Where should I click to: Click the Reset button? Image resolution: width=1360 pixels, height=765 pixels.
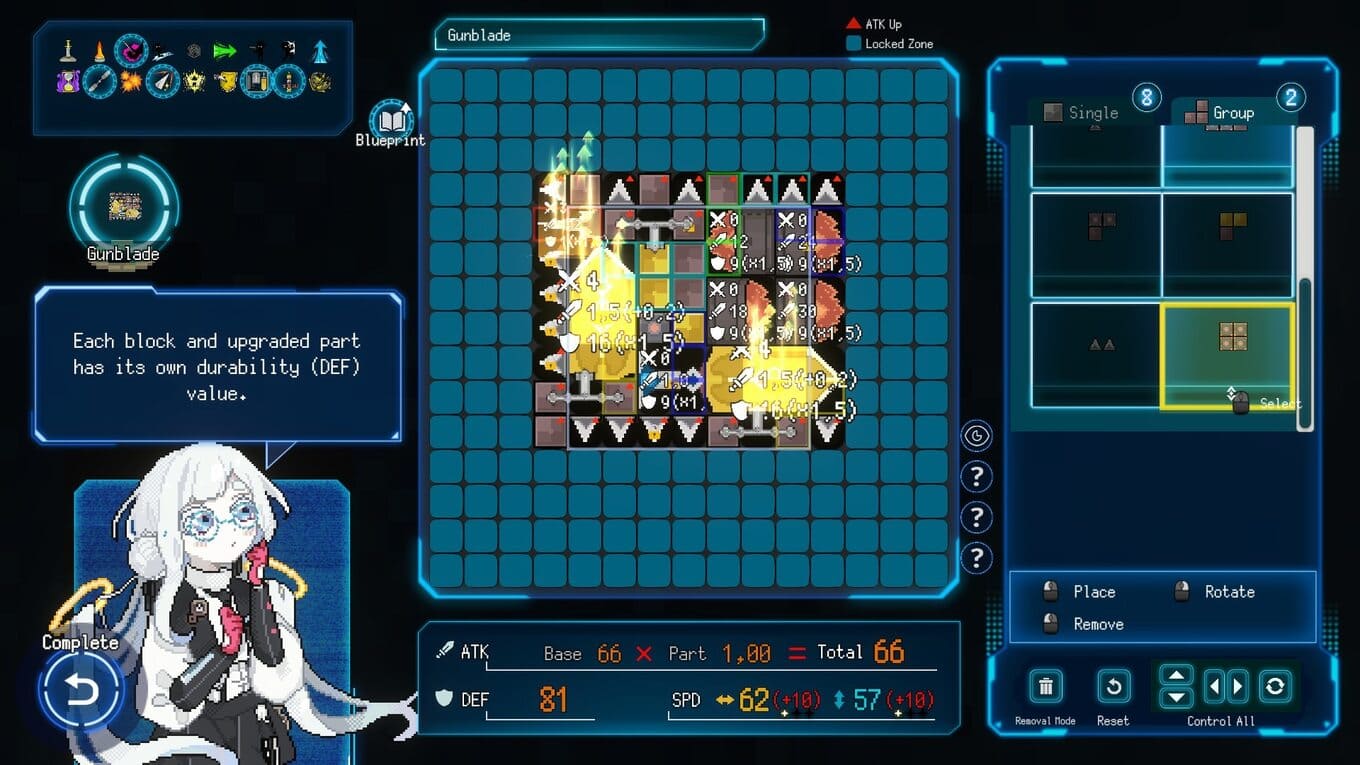pos(1112,687)
